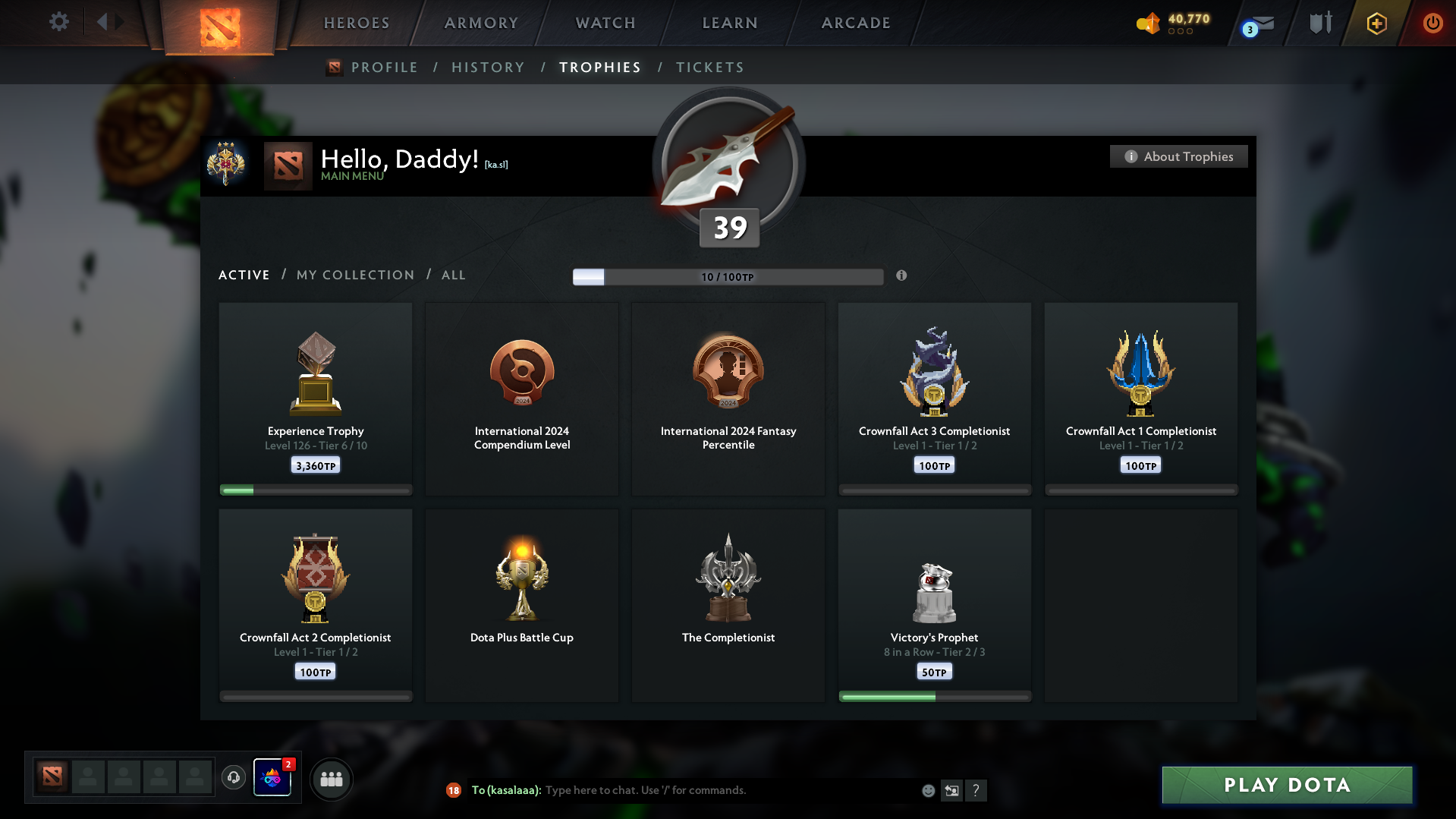Switch to the MY COLLECTION tab

[354, 275]
